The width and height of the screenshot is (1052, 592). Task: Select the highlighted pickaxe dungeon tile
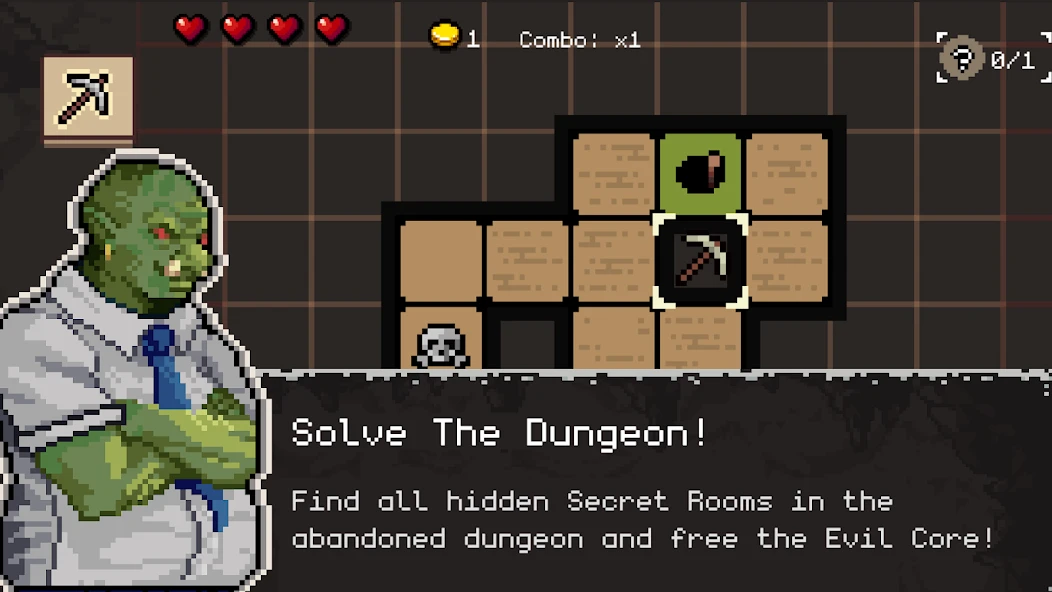tap(700, 260)
